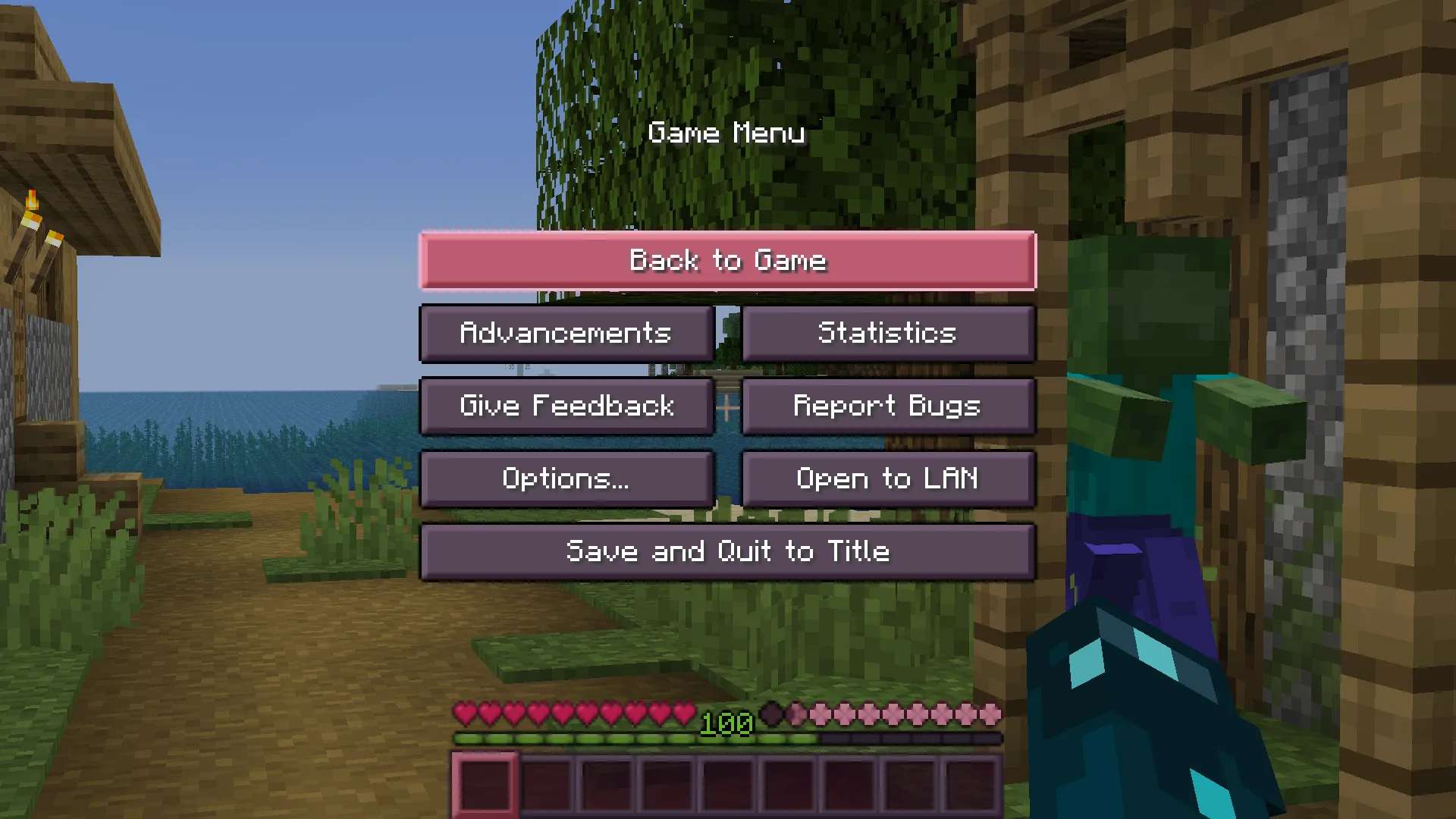
Task: Select Give Feedback
Action: 566,406
